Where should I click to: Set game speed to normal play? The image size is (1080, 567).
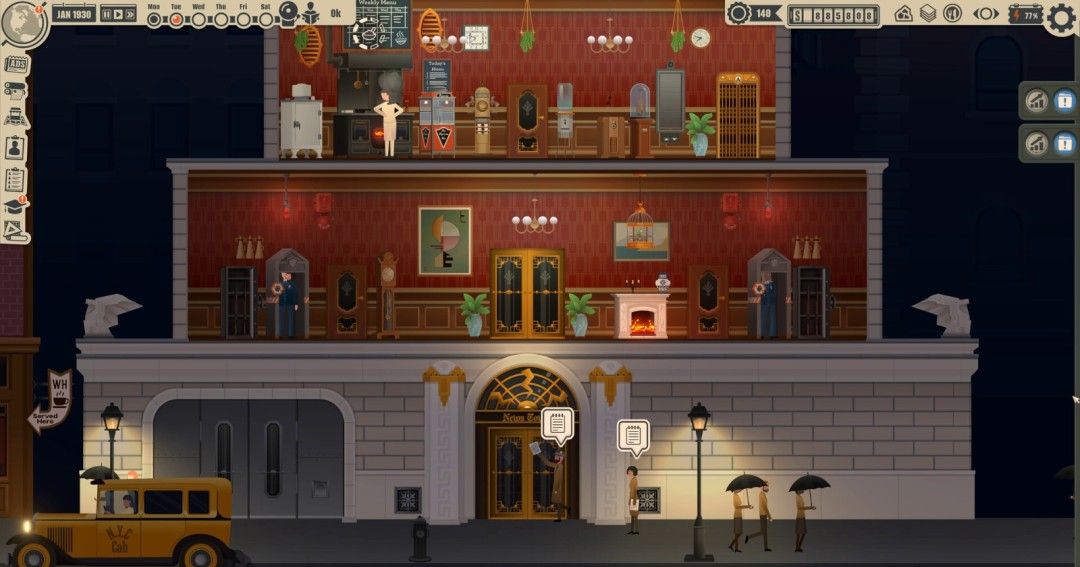(118, 14)
